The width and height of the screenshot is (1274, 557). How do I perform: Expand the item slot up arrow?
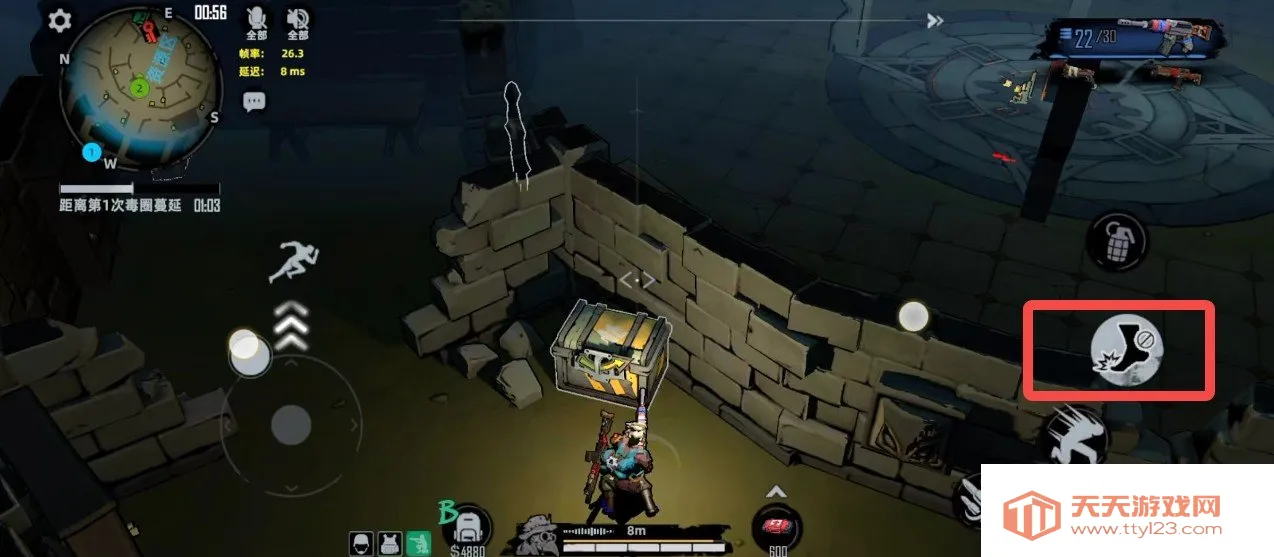point(777,492)
